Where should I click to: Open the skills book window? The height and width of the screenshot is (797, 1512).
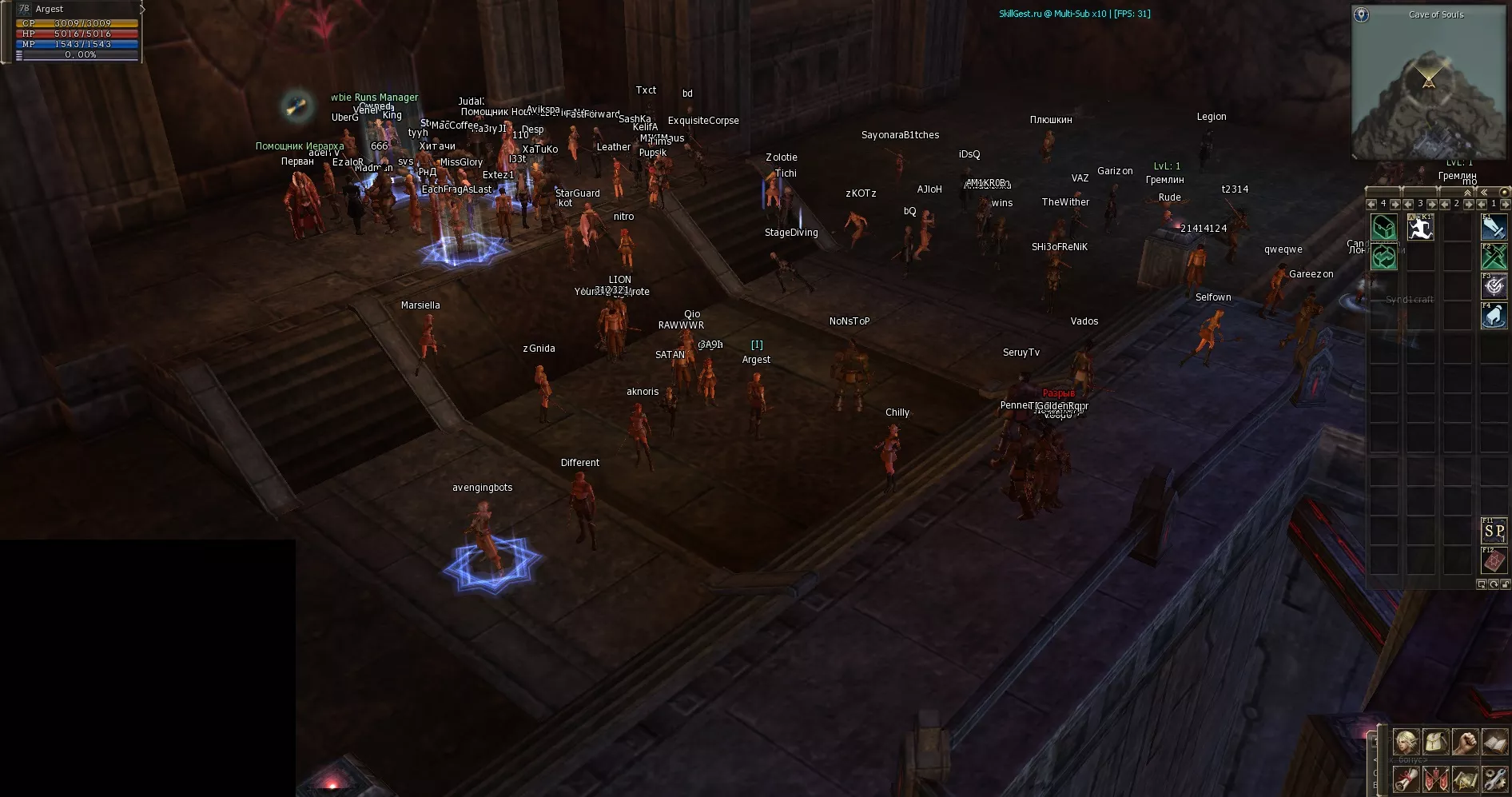pos(1494,742)
